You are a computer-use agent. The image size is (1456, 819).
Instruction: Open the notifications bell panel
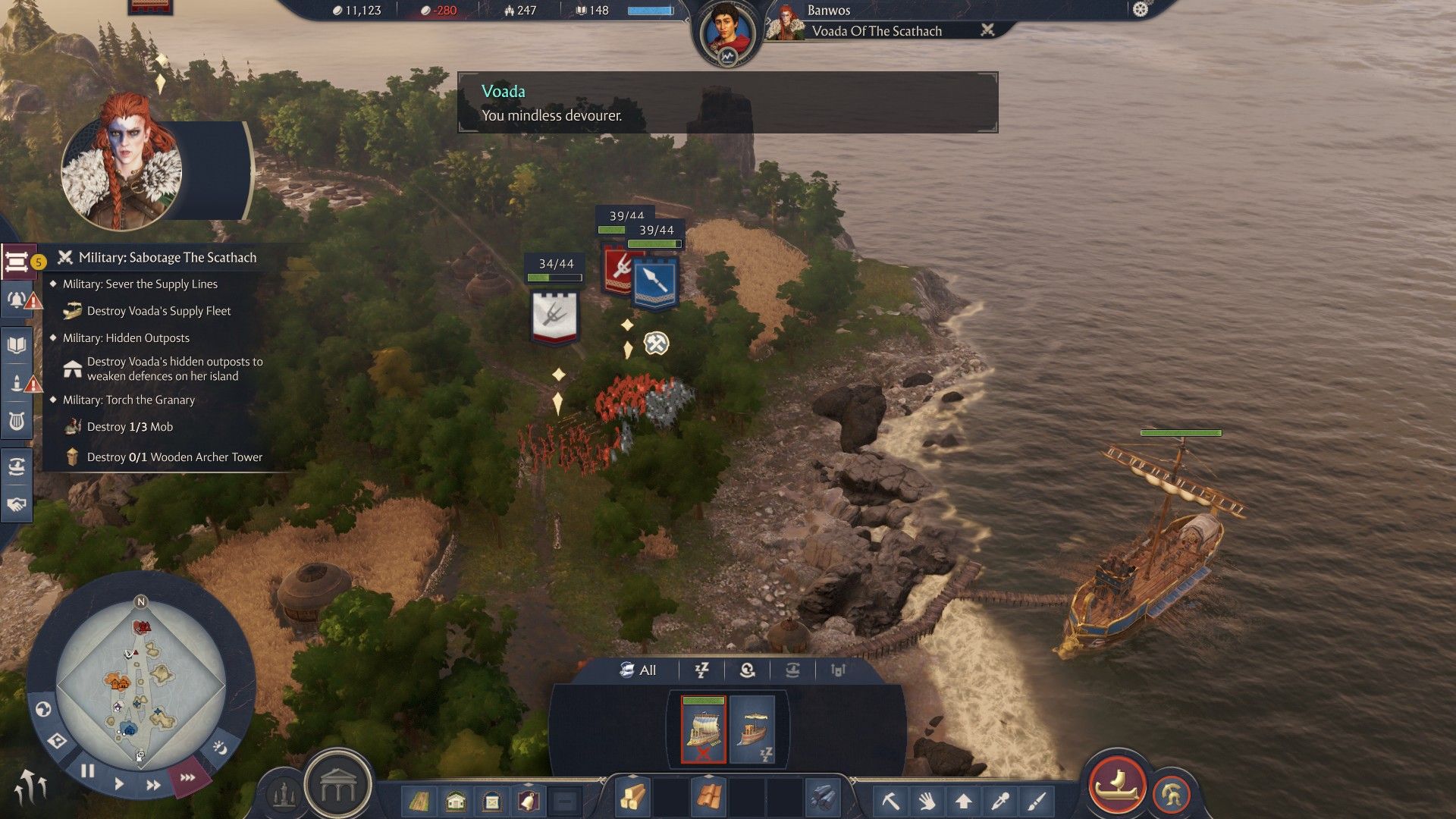point(17,299)
